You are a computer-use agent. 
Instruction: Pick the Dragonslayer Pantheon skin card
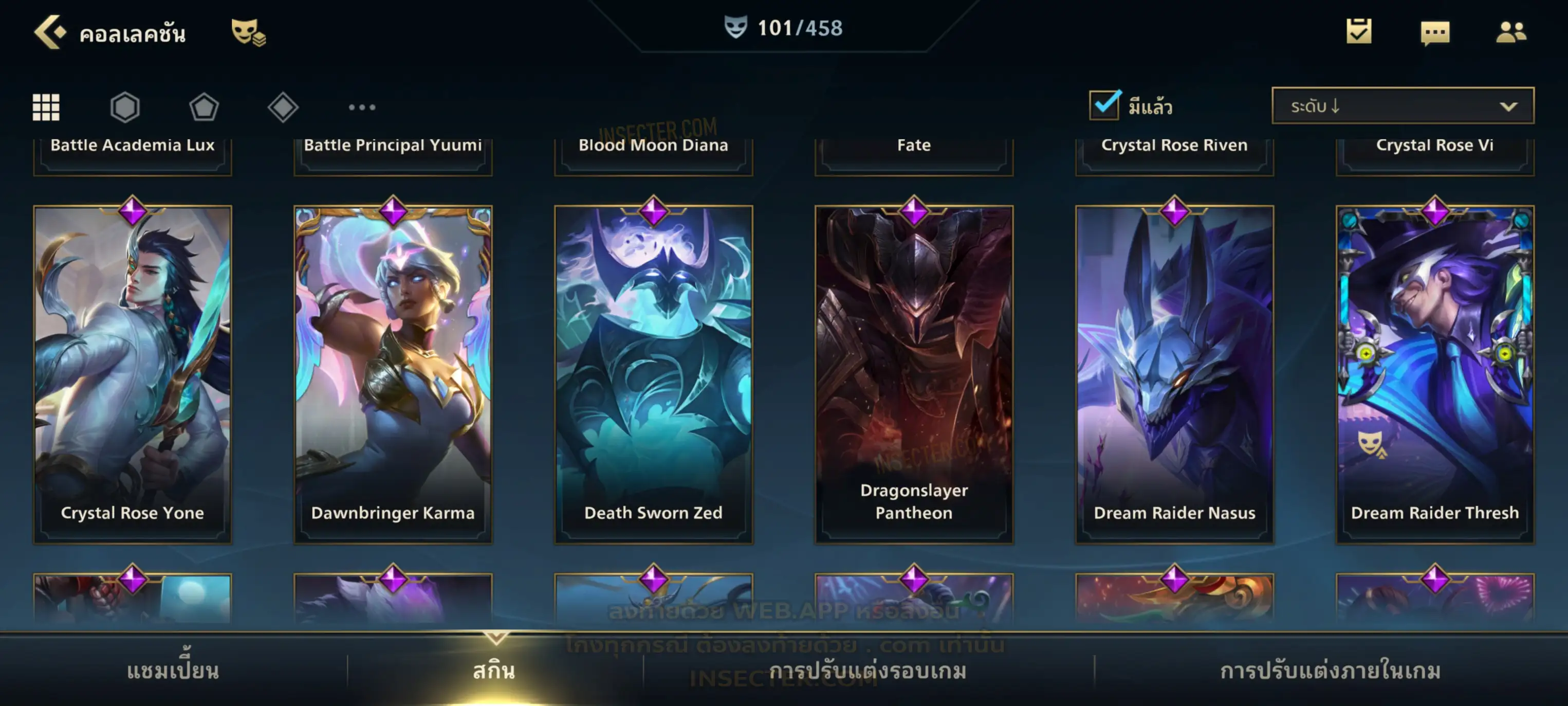coord(914,374)
